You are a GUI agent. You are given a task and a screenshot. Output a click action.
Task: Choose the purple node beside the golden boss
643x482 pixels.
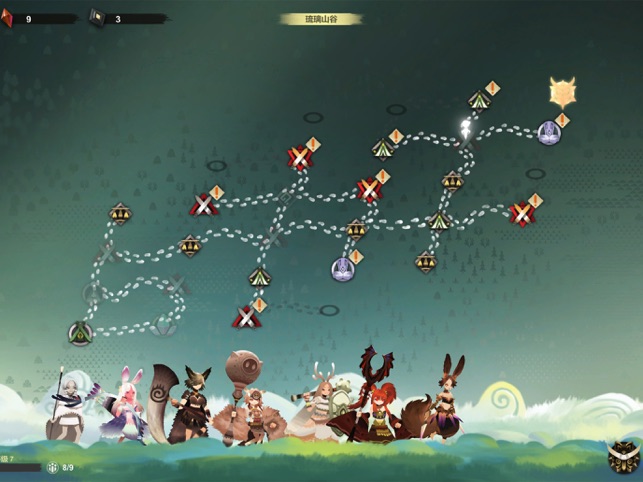coord(548,130)
